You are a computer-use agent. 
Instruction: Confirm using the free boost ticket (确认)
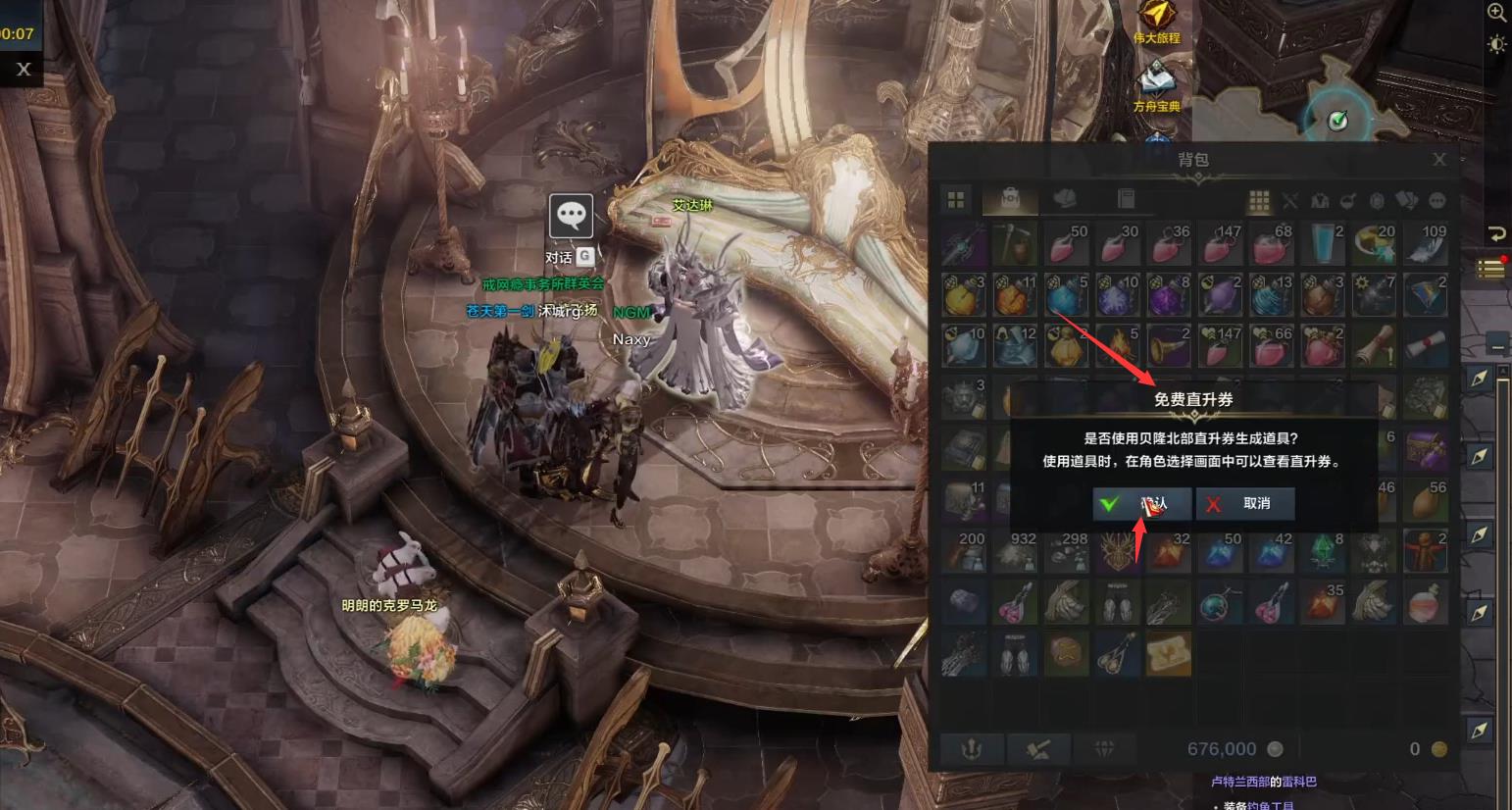pos(1142,503)
